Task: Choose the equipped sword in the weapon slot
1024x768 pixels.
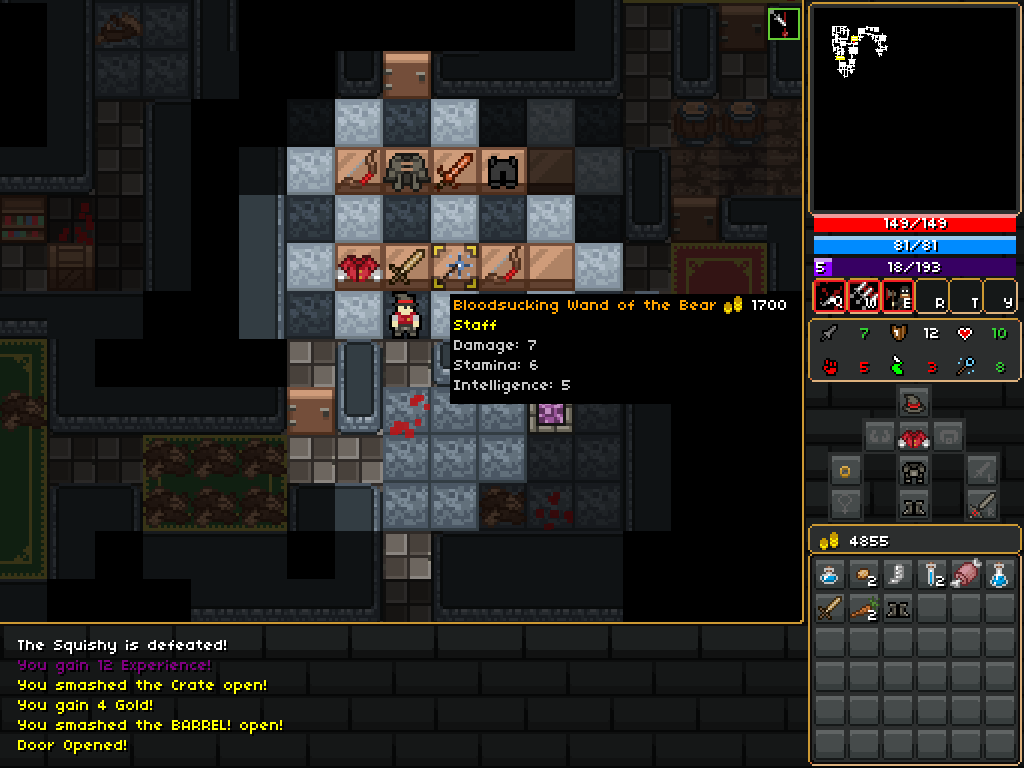Action: tap(980, 505)
